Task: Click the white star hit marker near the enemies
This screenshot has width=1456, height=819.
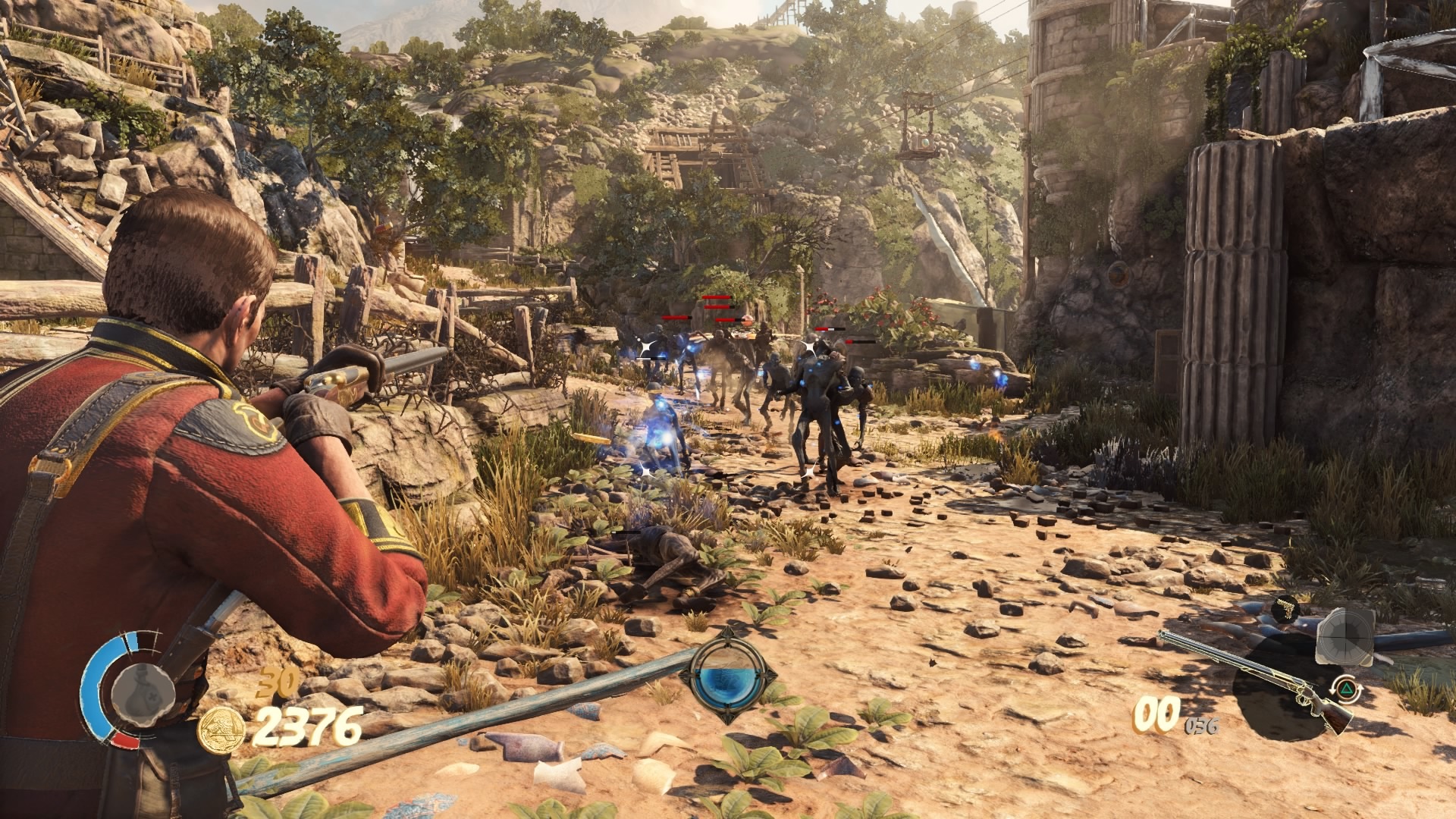Action: 644,346
